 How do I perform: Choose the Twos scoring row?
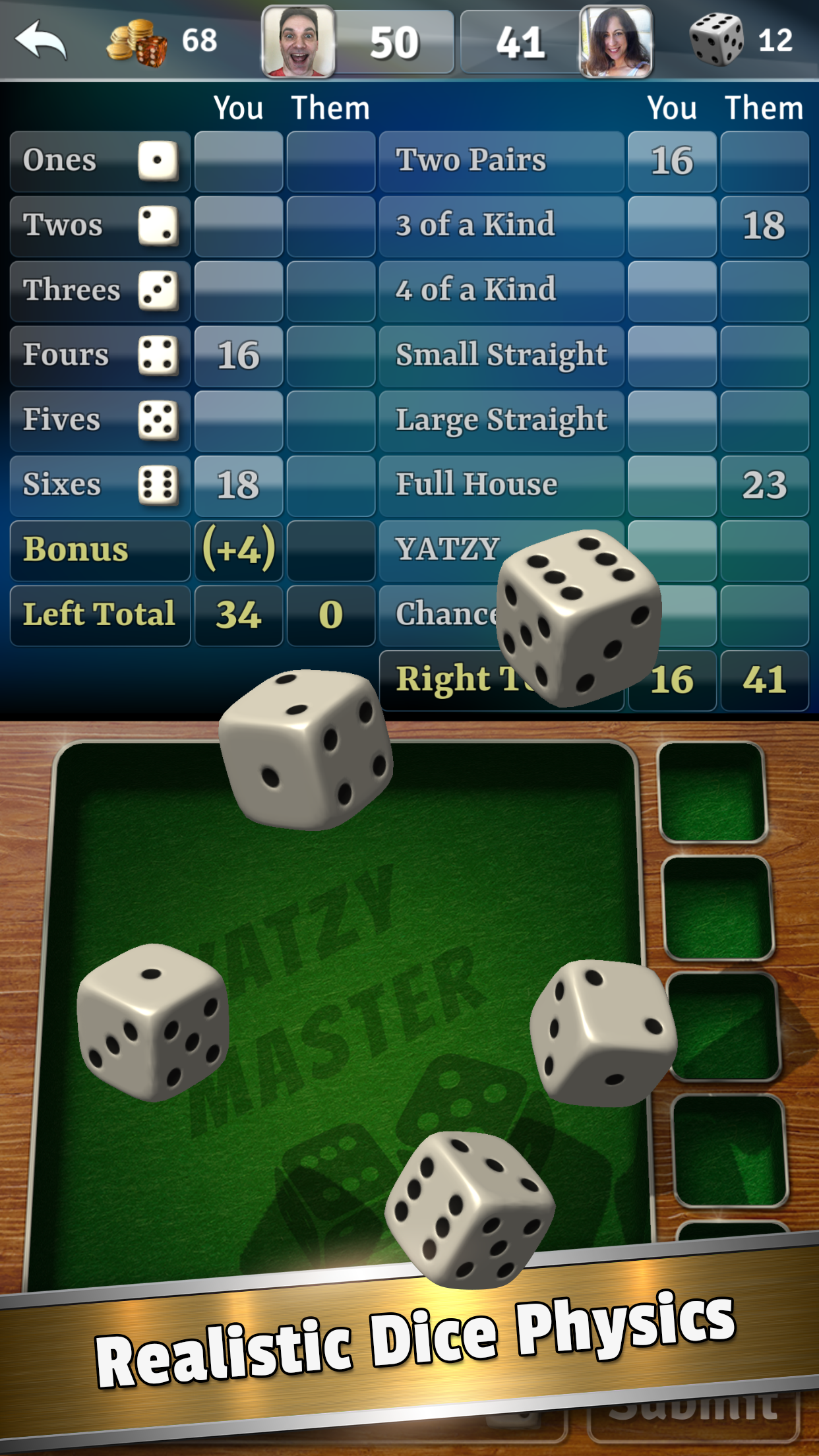(x=100, y=226)
